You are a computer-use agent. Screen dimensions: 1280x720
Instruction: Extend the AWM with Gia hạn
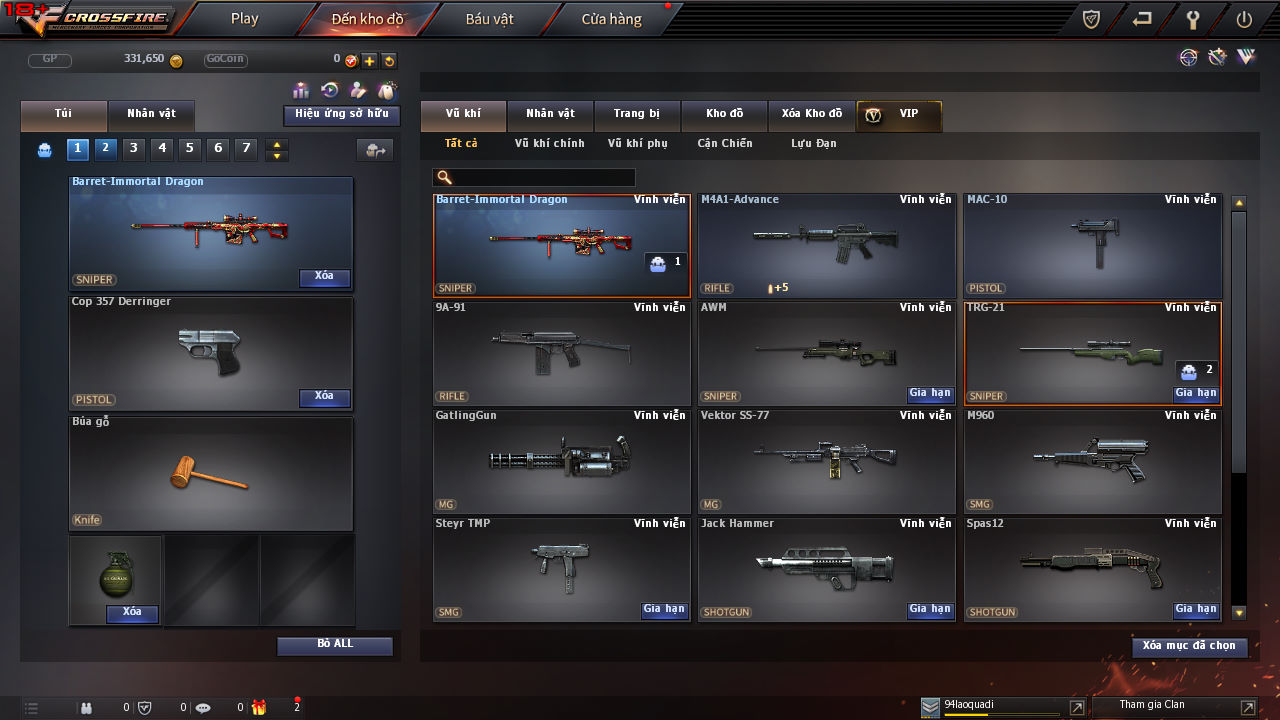click(930, 394)
